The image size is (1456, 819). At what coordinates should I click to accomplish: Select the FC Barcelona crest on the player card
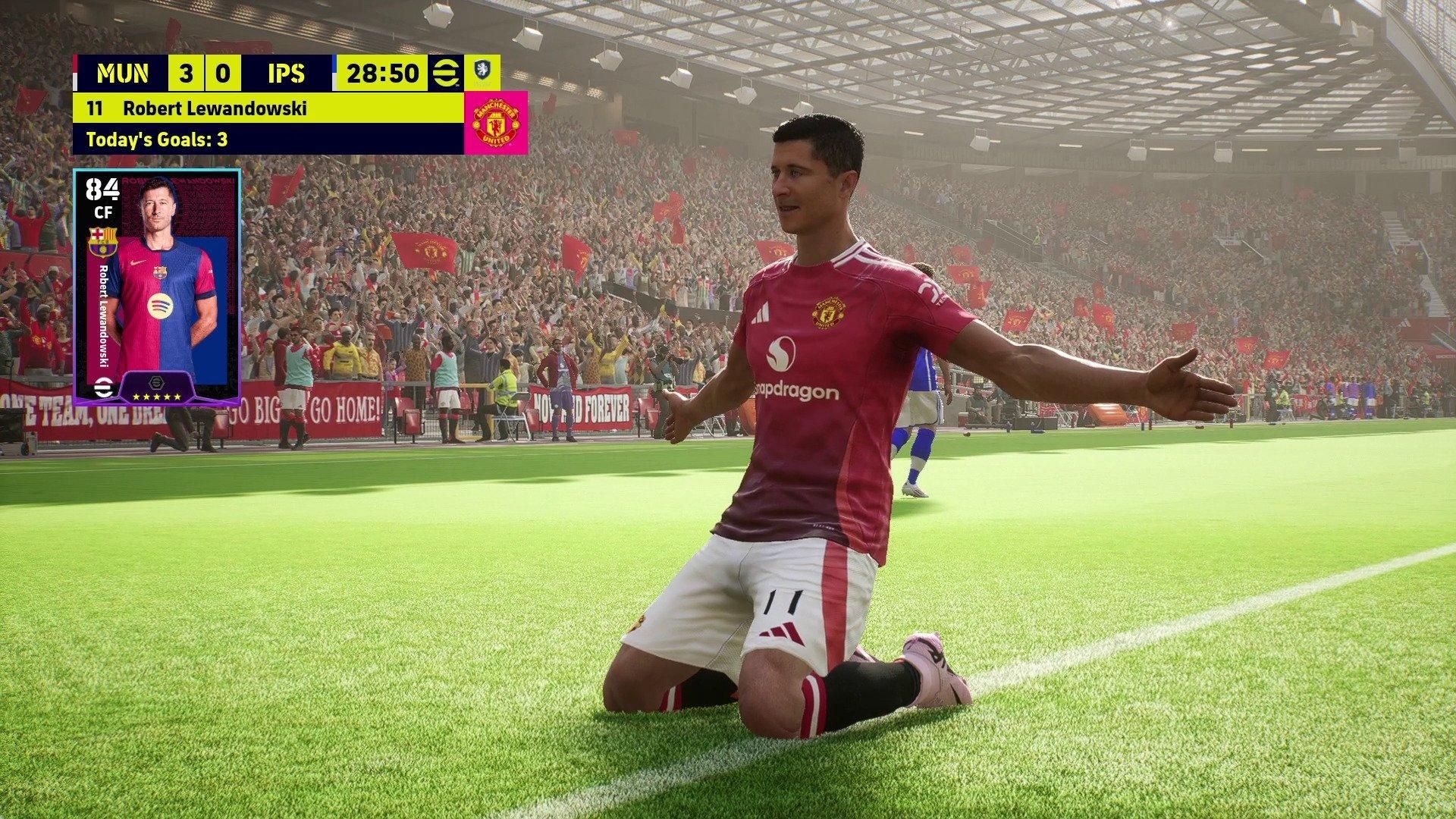[102, 243]
